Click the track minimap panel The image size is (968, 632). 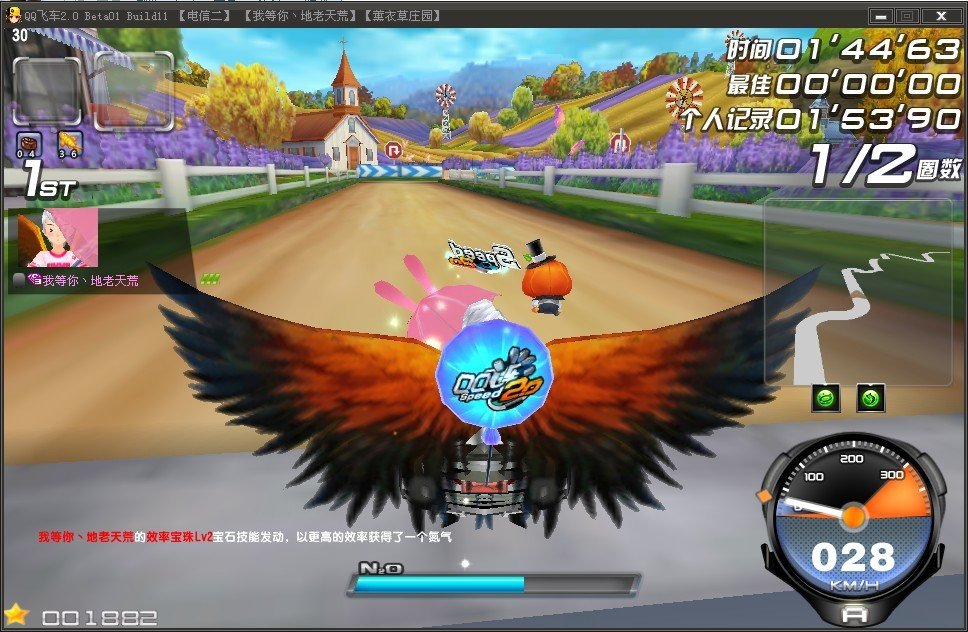(858, 291)
